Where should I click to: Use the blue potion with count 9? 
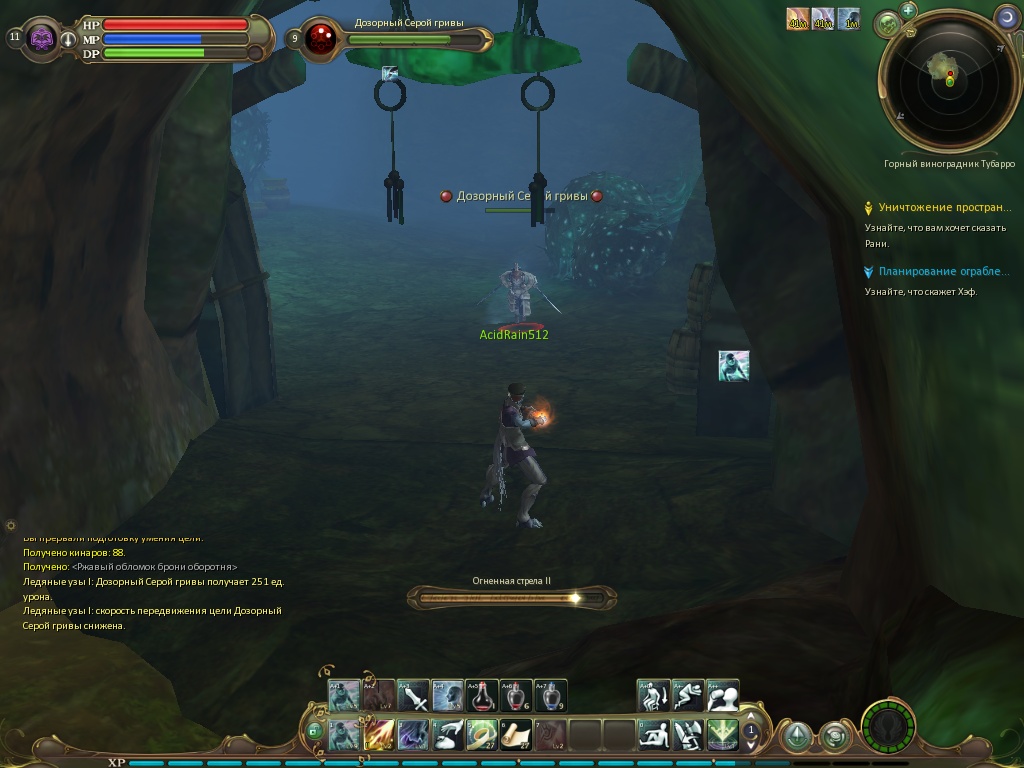(551, 696)
